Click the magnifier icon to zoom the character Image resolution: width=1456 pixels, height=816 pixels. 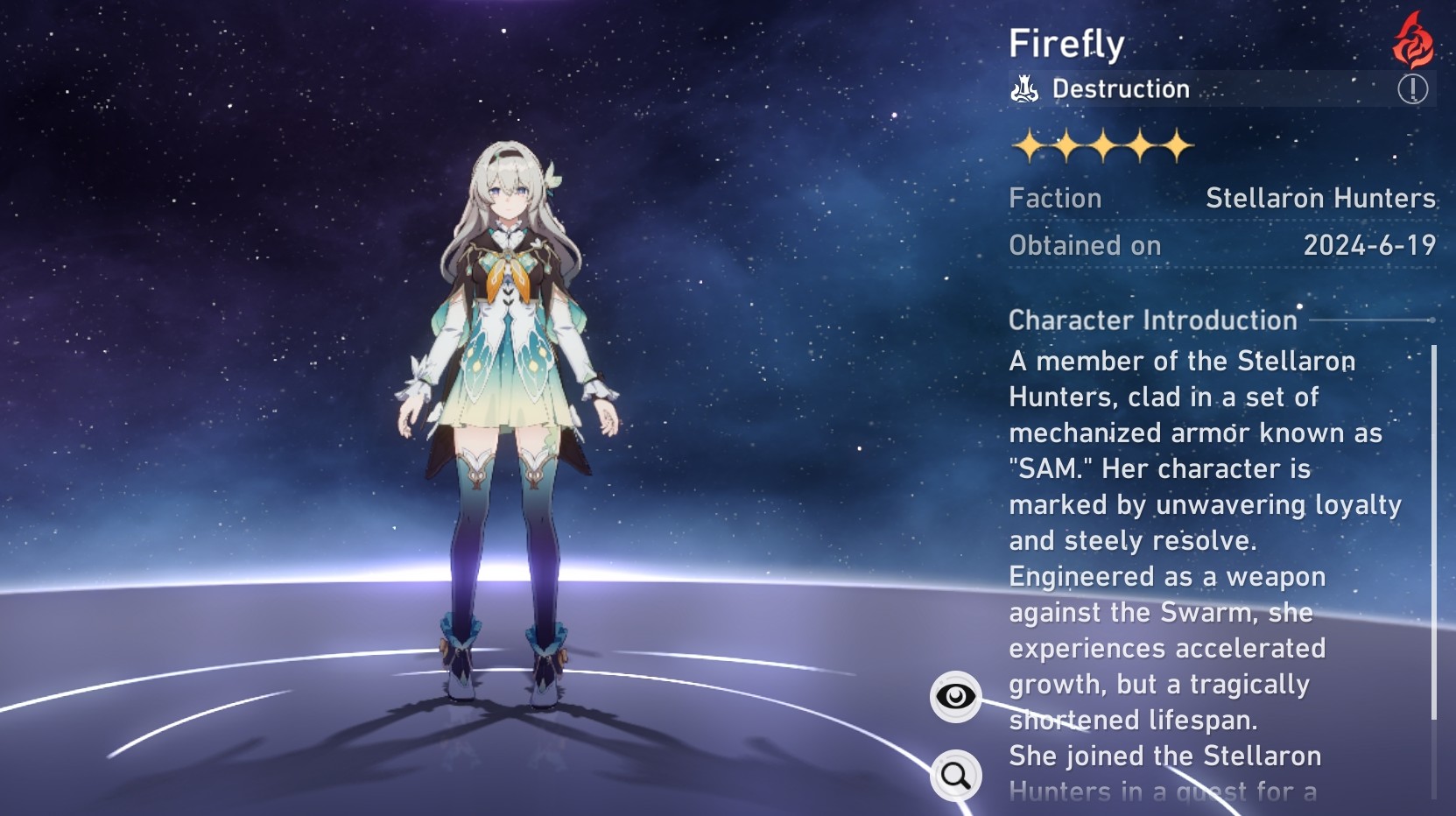click(x=954, y=774)
